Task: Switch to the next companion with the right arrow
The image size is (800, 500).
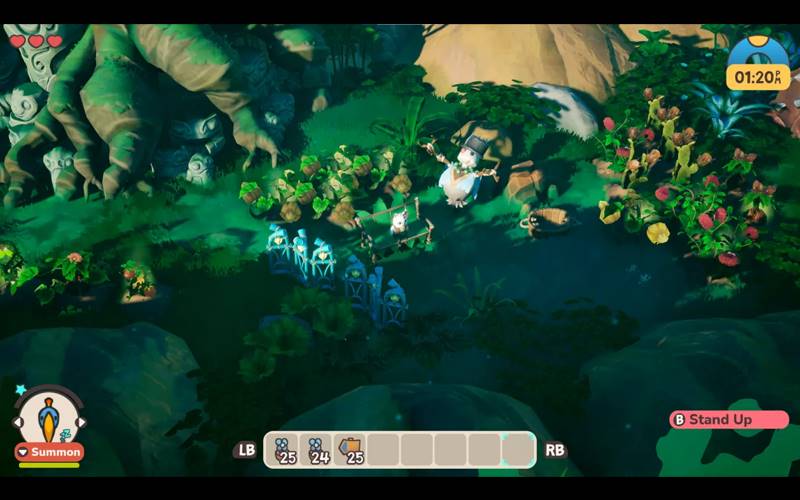Action: point(80,423)
